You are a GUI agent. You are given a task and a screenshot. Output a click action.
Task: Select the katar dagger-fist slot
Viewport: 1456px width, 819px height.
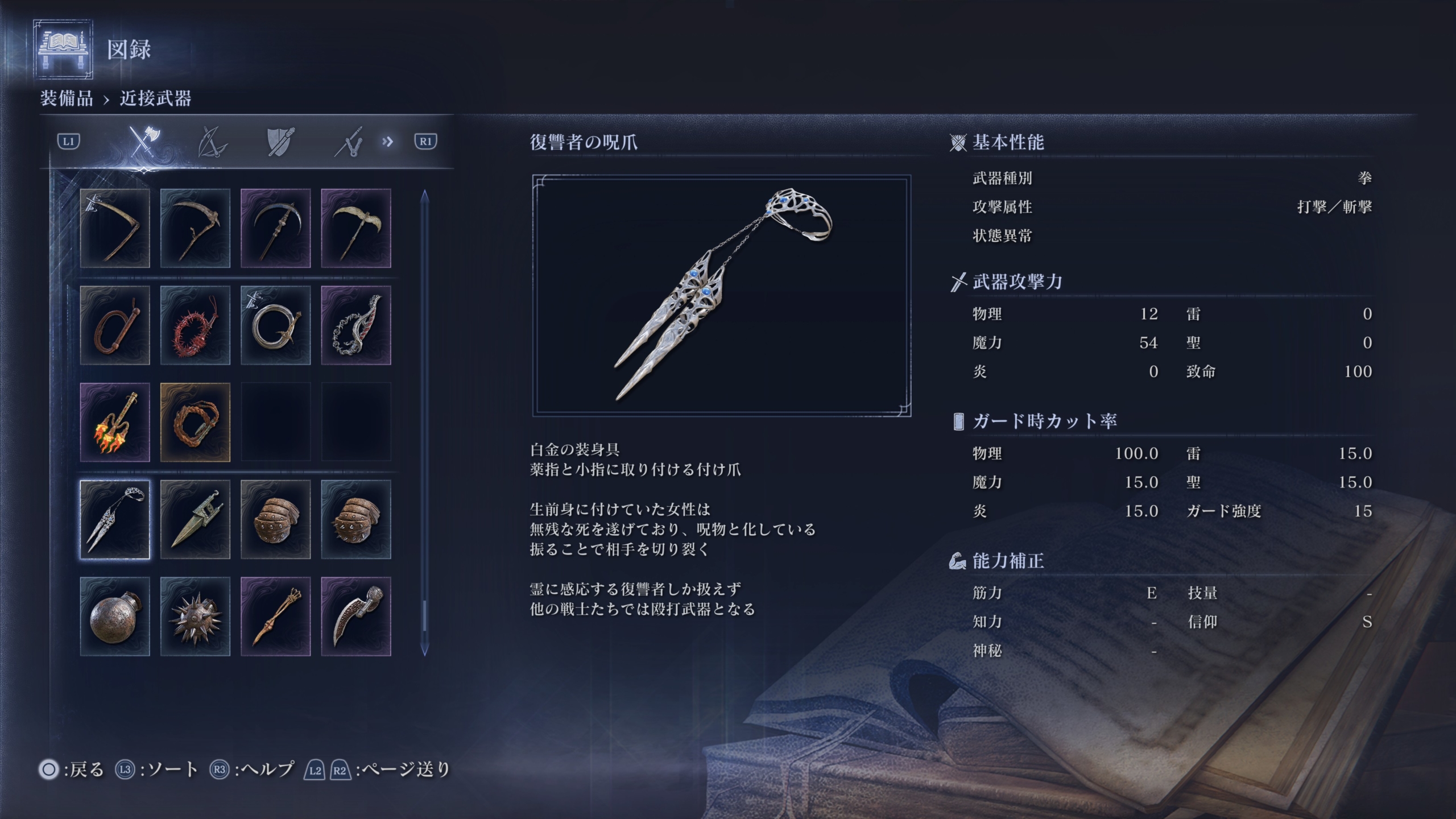pos(195,519)
